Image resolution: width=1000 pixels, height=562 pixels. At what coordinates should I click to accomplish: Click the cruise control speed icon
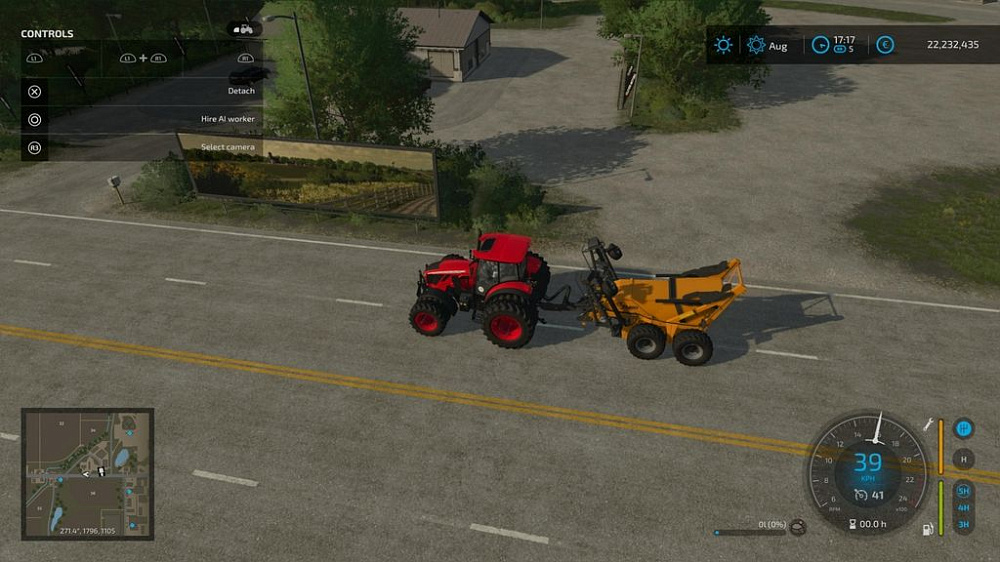(x=859, y=494)
